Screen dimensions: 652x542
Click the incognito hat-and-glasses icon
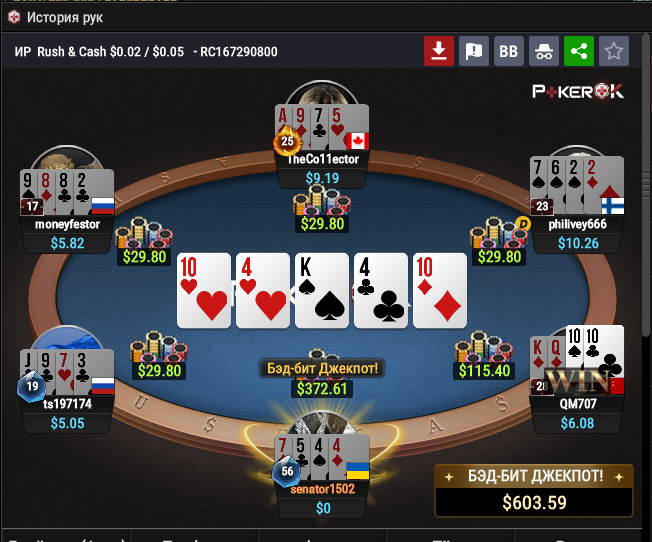544,51
